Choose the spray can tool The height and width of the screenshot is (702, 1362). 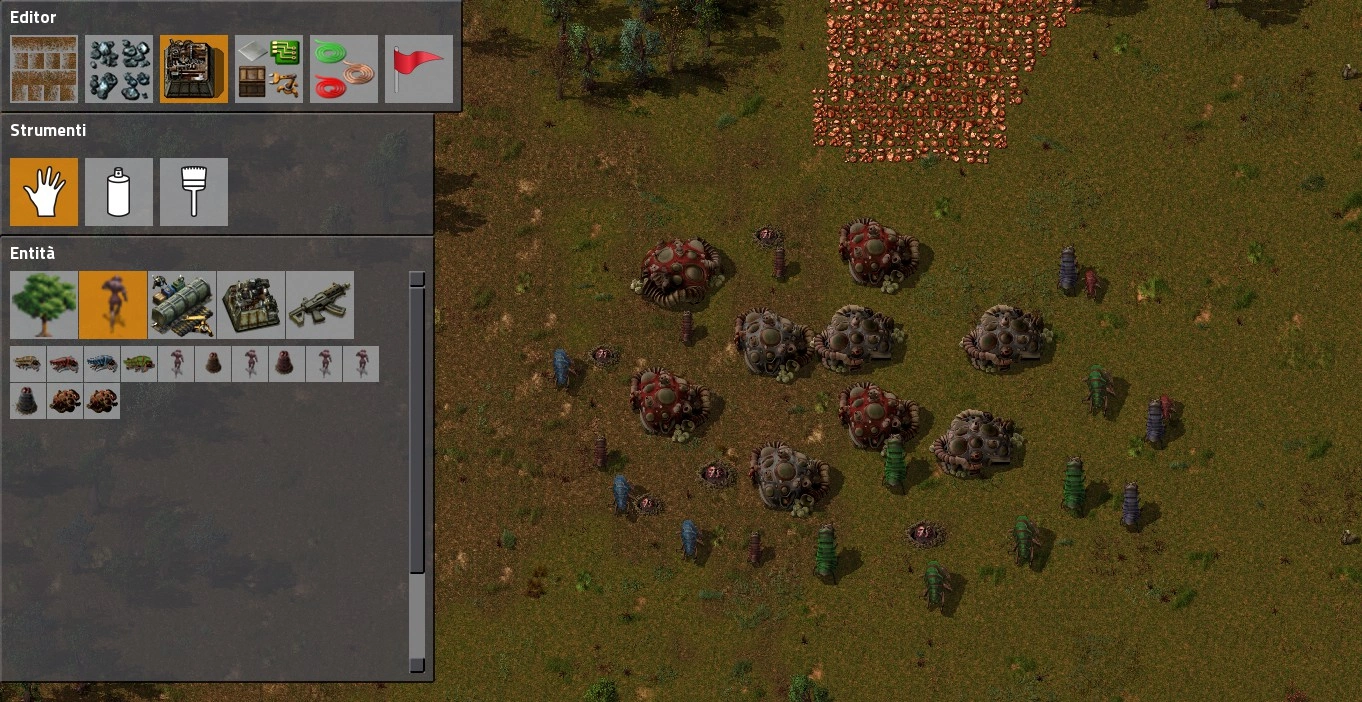(x=119, y=191)
